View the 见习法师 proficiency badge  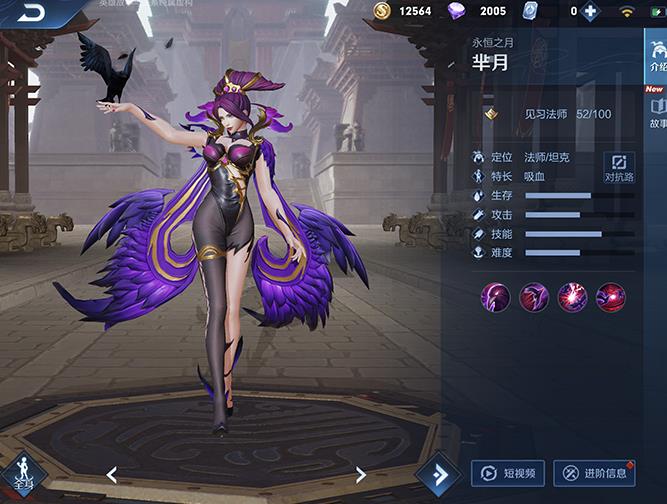coord(491,114)
